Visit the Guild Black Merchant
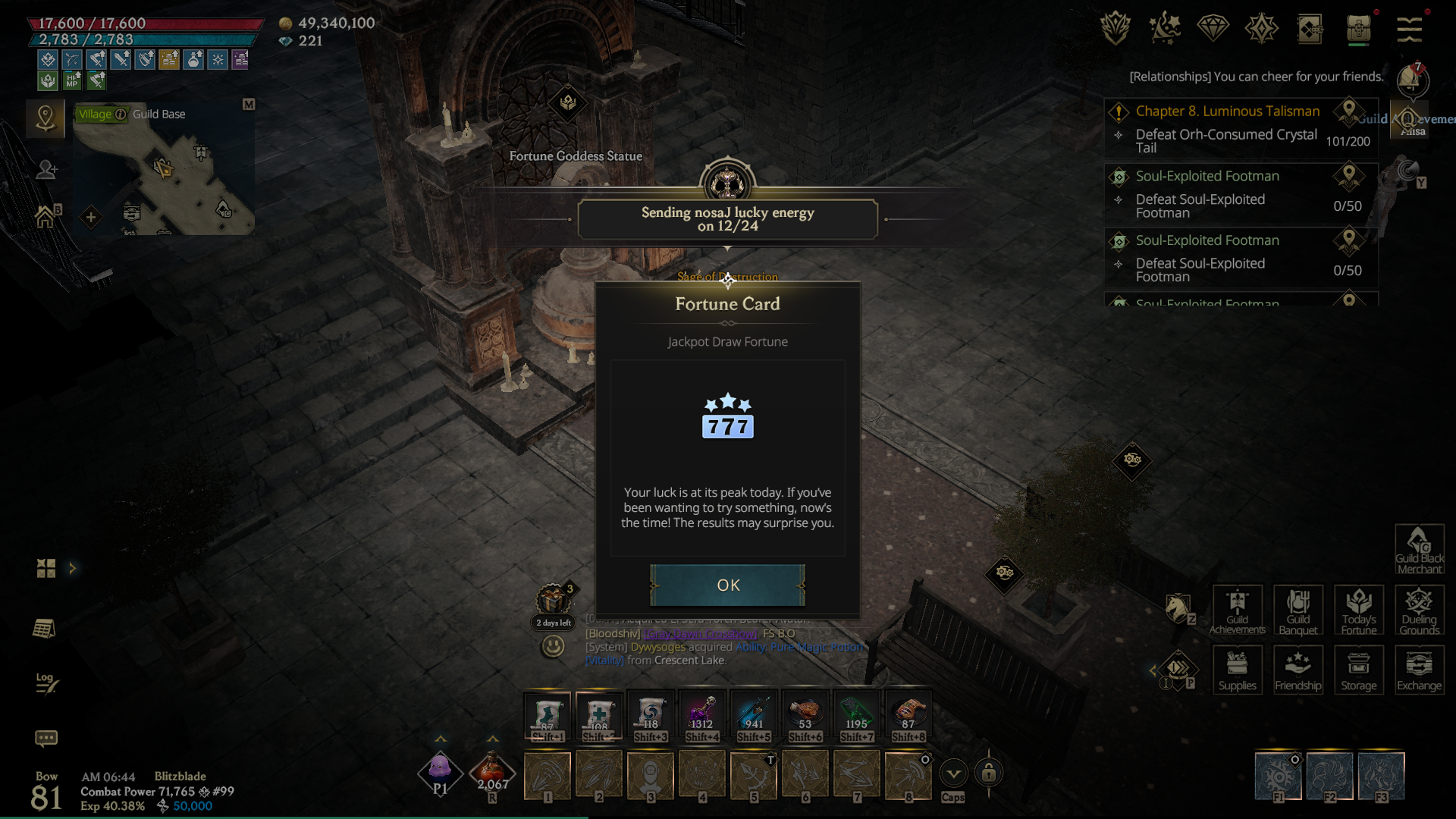 point(1419,549)
